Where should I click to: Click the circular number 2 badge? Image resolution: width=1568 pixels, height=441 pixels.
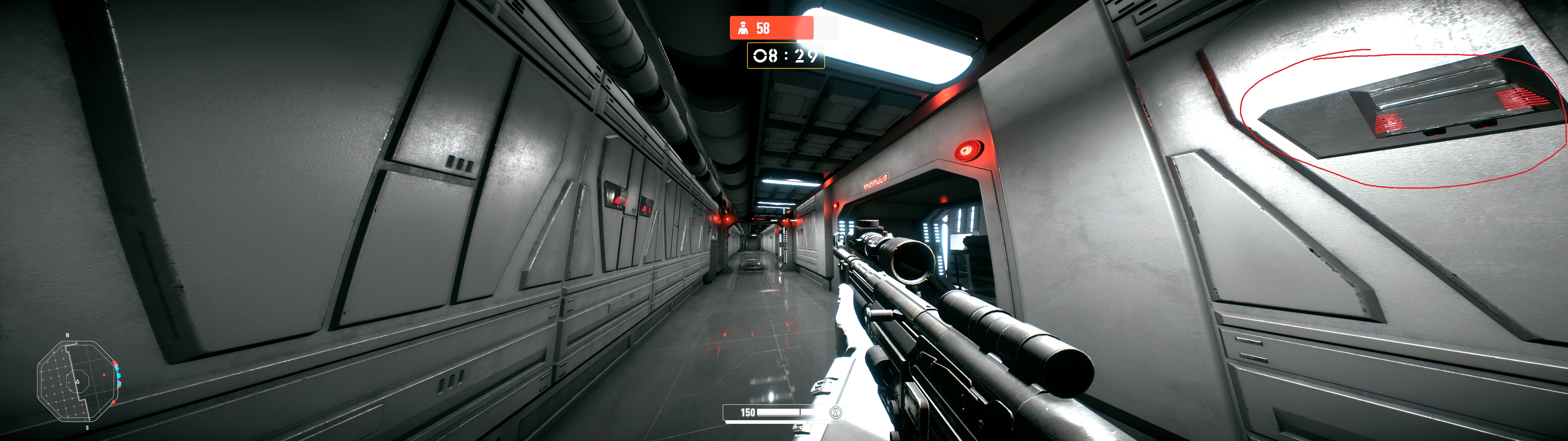pyautogui.click(x=836, y=413)
